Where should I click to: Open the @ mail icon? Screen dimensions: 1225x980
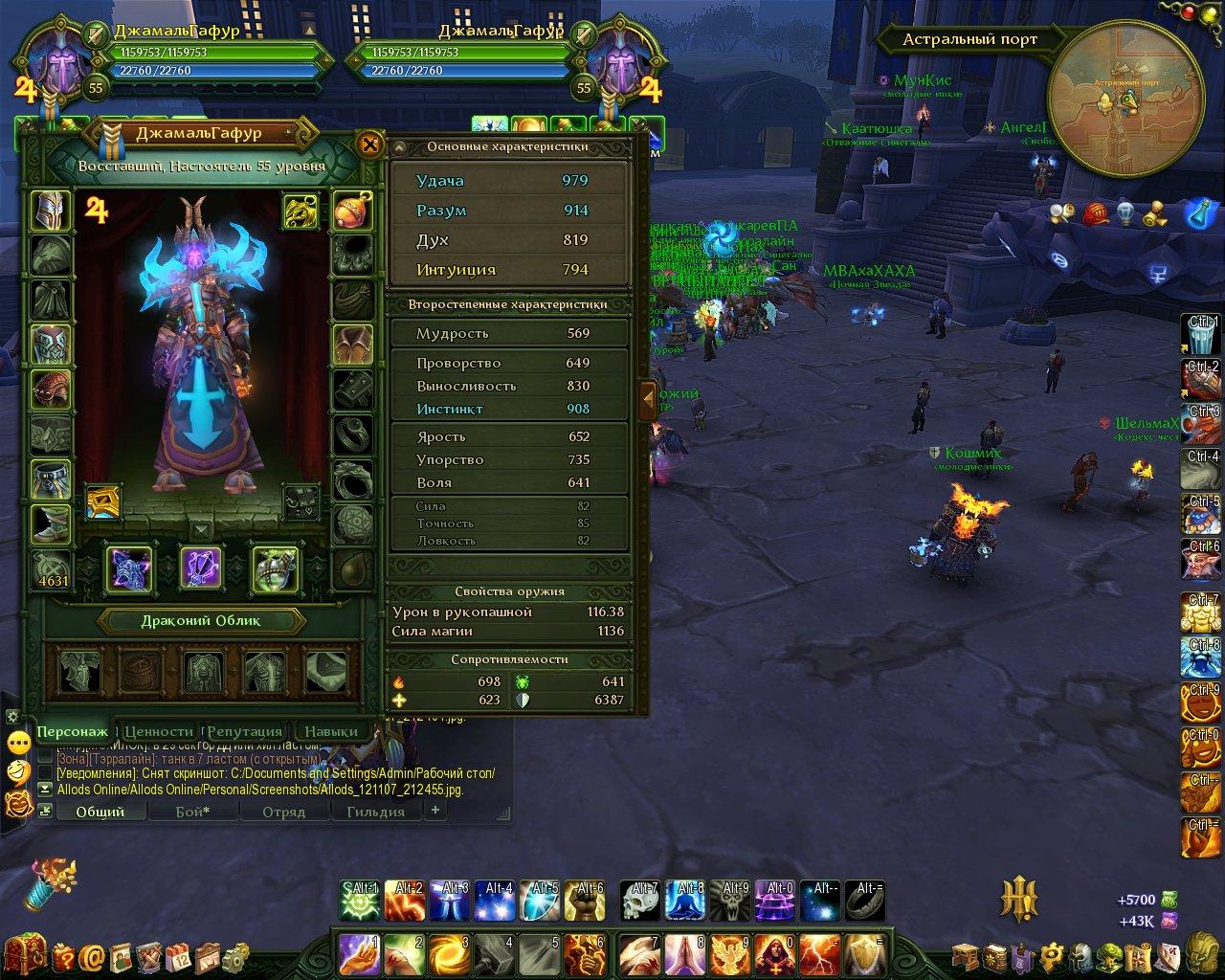93,956
